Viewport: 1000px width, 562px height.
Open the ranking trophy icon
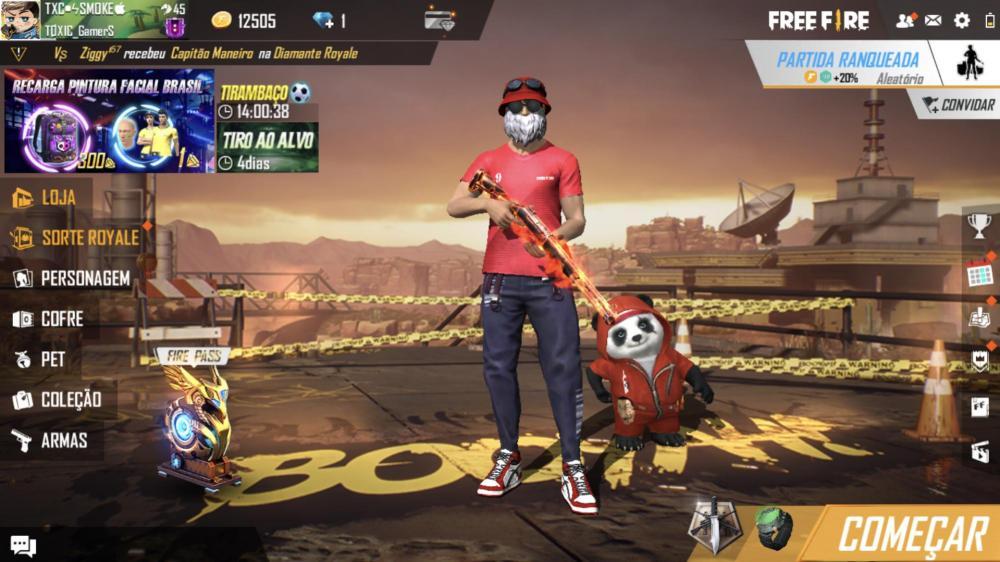[x=980, y=226]
